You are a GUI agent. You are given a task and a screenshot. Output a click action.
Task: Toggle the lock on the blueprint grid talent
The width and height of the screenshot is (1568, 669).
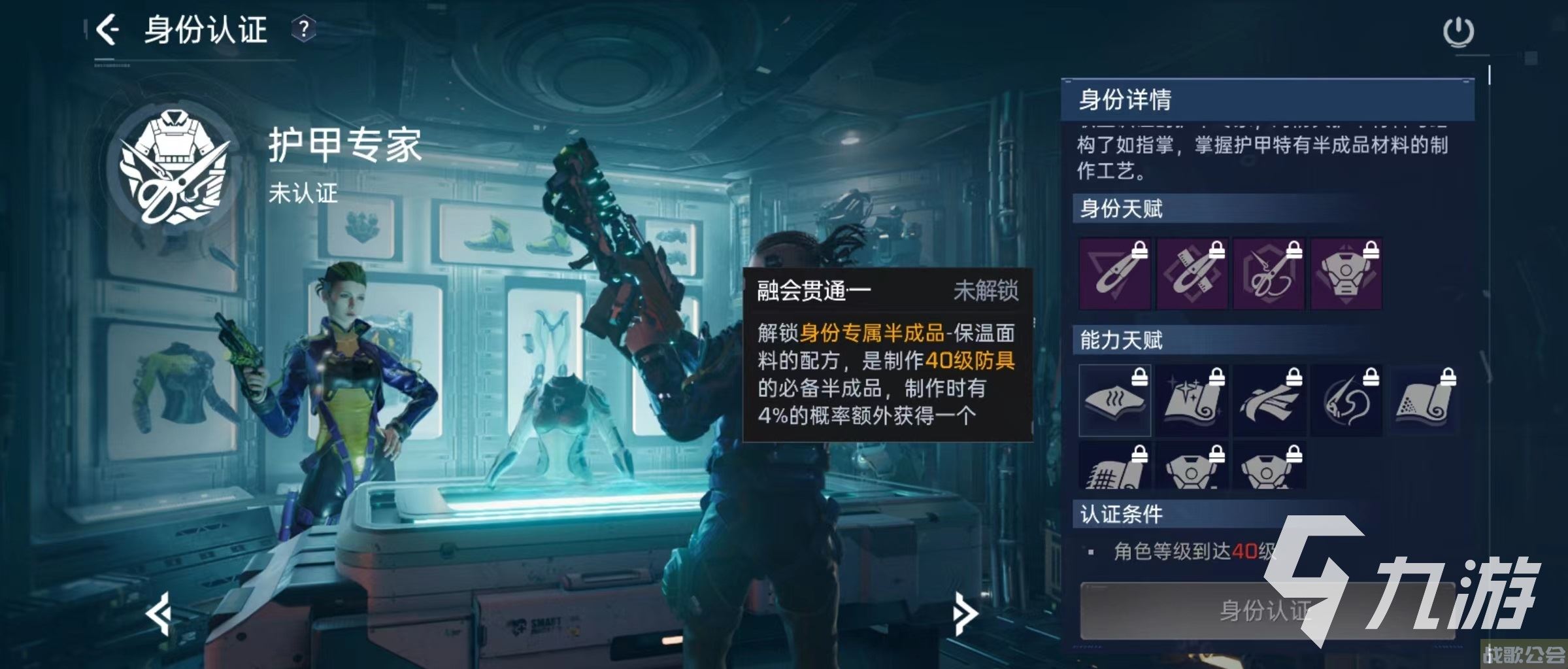pos(1140,455)
